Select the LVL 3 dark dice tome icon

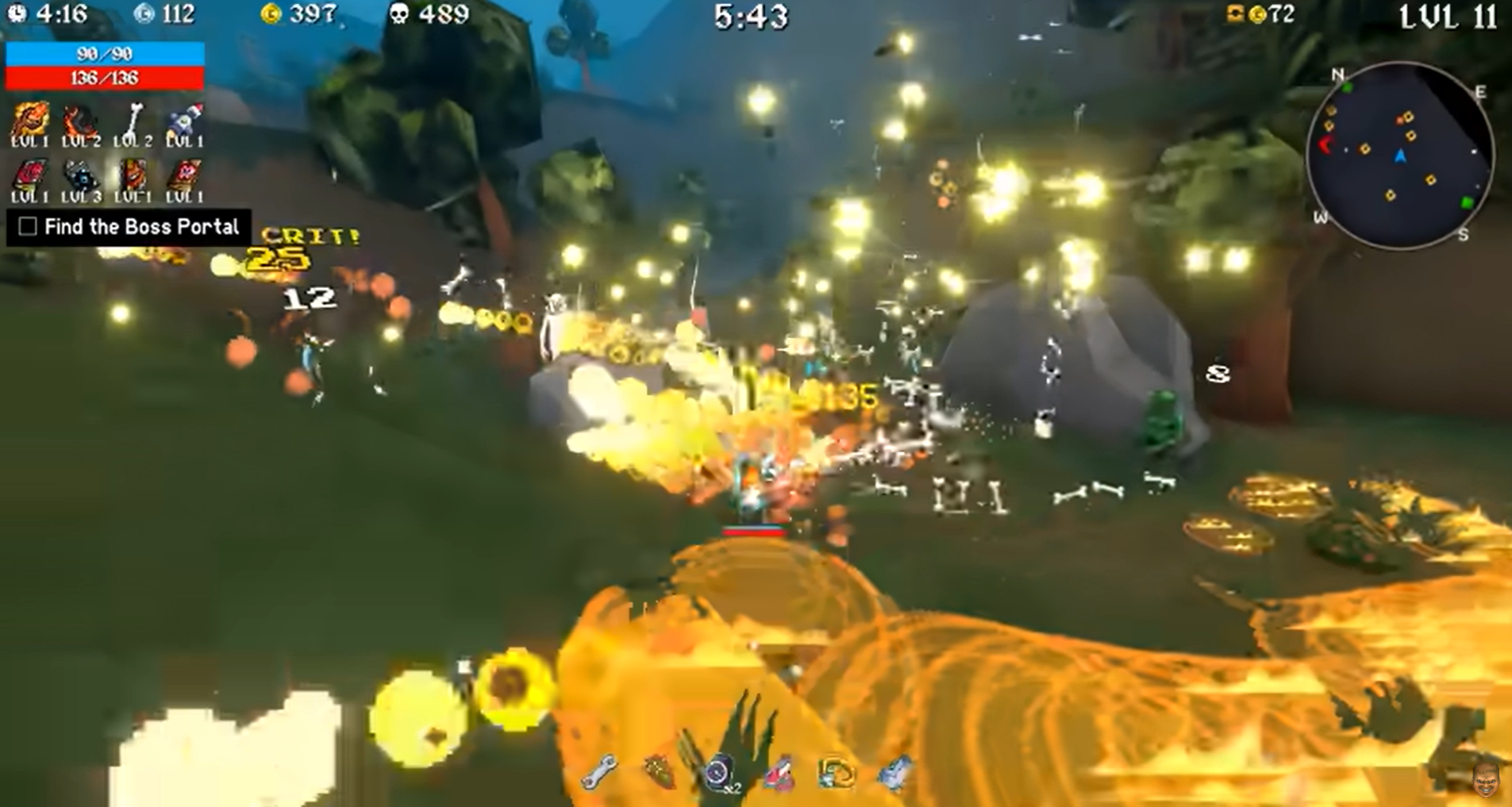point(79,175)
